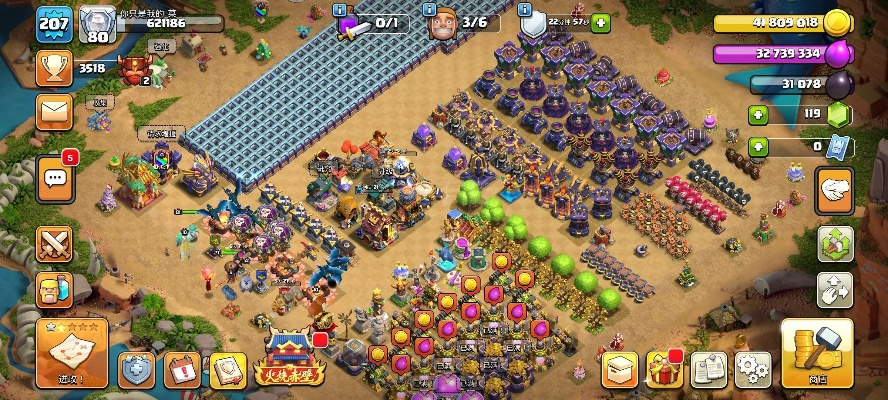
Task: Open the yellow shield book button
Action: point(227,370)
